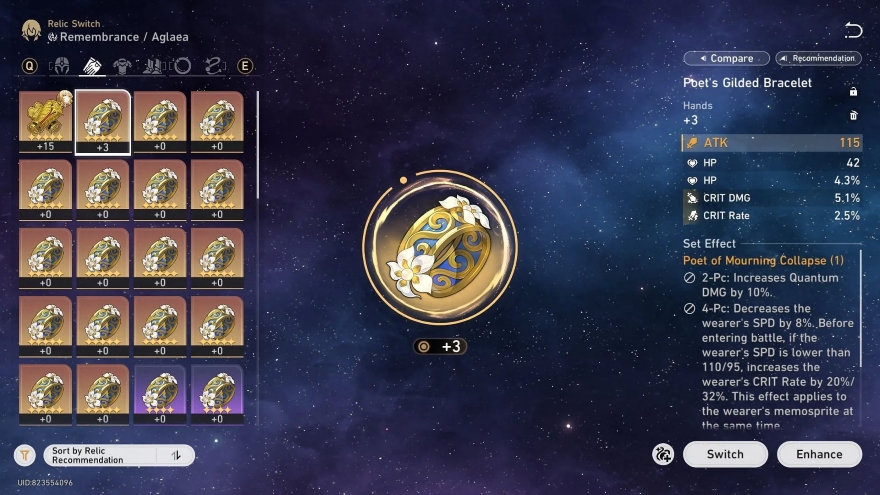Select the highlighted +3 Poet's Gilded Bracelet
Screen dimensions: 880x495
pyautogui.click(x=102, y=122)
